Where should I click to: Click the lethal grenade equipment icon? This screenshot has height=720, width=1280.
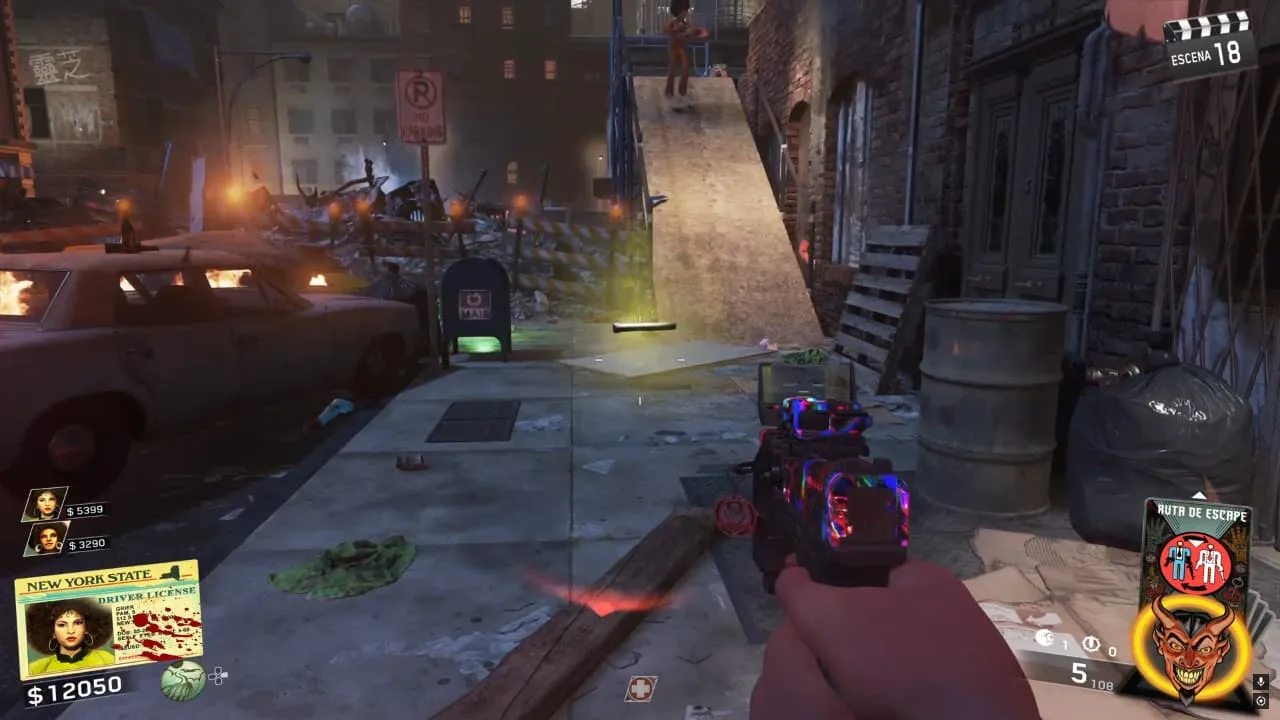coord(1043,640)
